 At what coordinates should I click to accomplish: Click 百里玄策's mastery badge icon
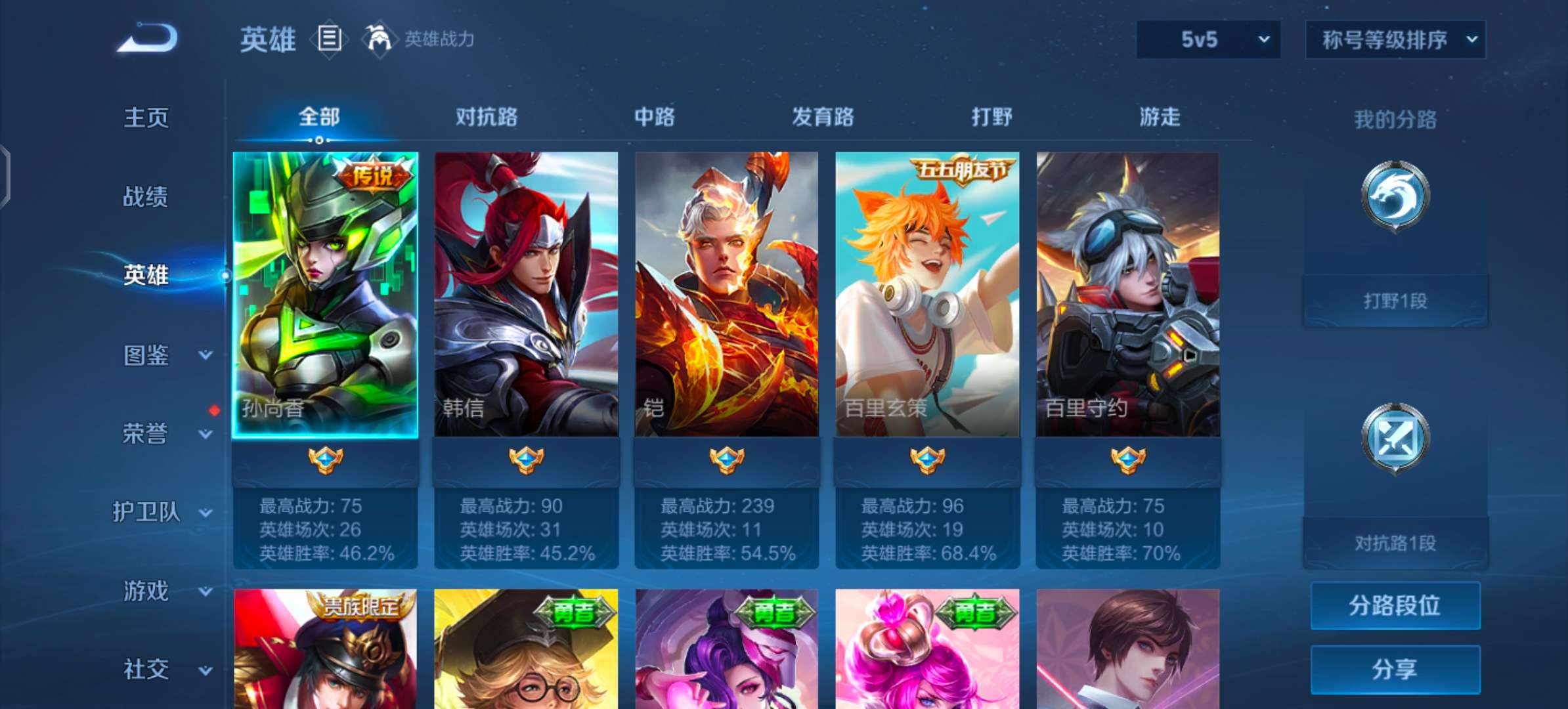point(928,460)
